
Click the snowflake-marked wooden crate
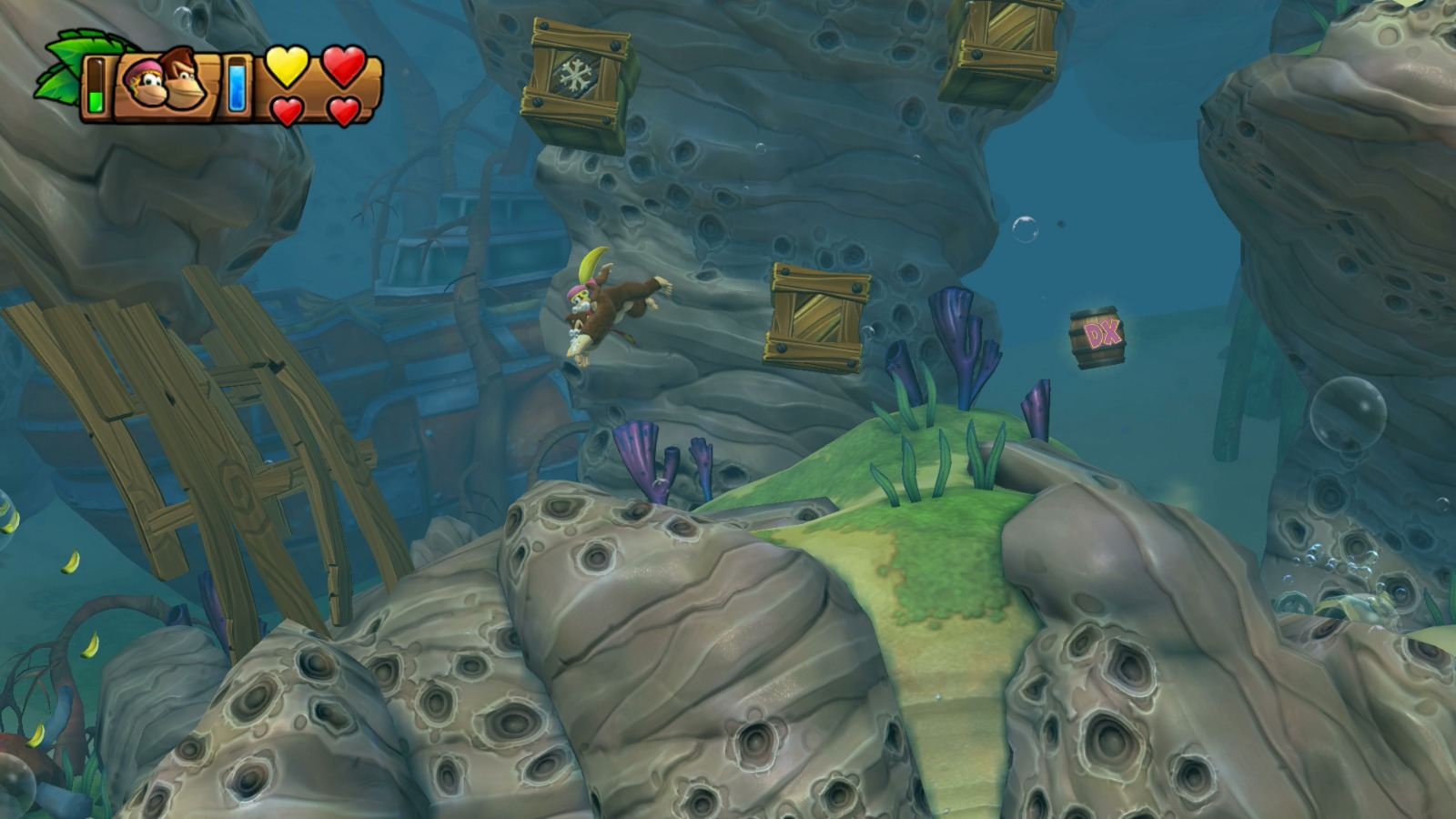[573, 71]
